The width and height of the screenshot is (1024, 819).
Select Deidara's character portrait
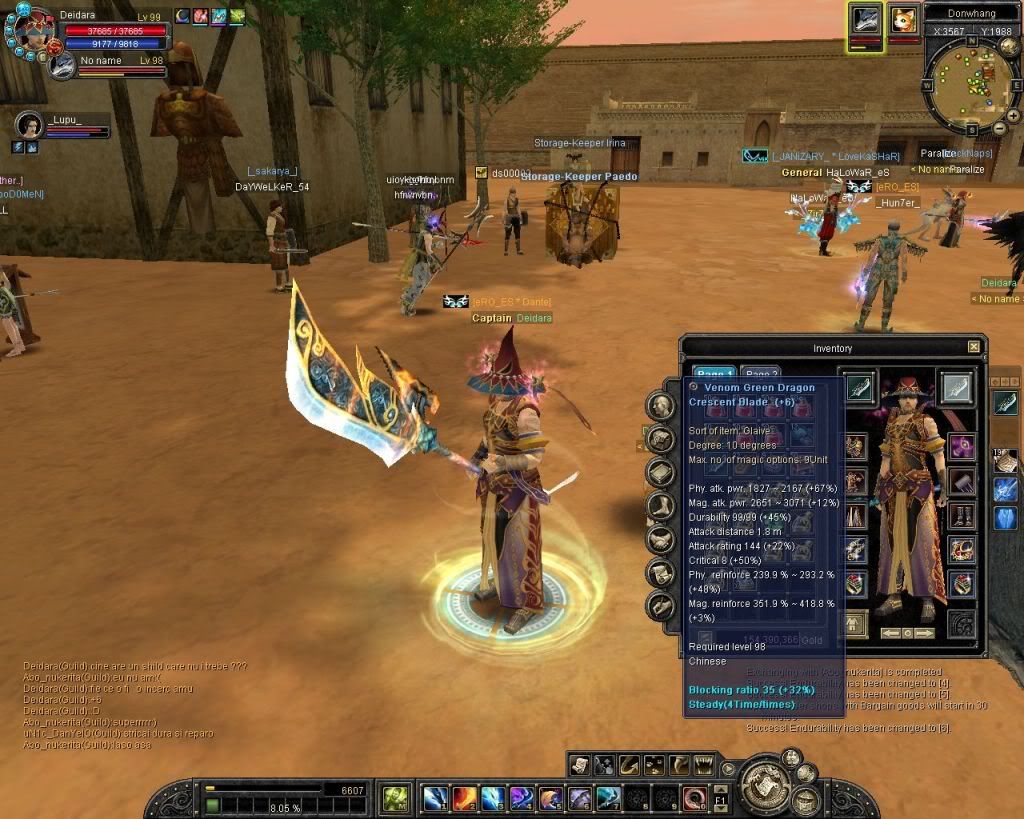pyautogui.click(x=30, y=31)
